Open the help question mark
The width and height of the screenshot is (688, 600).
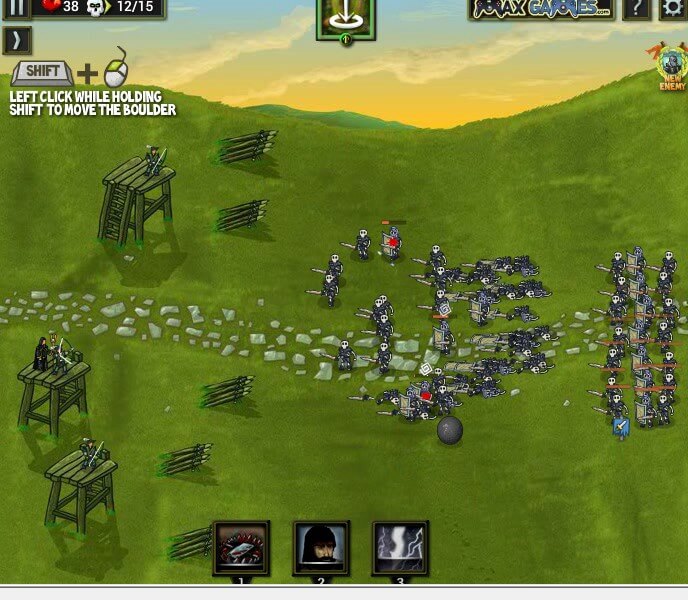click(x=636, y=9)
